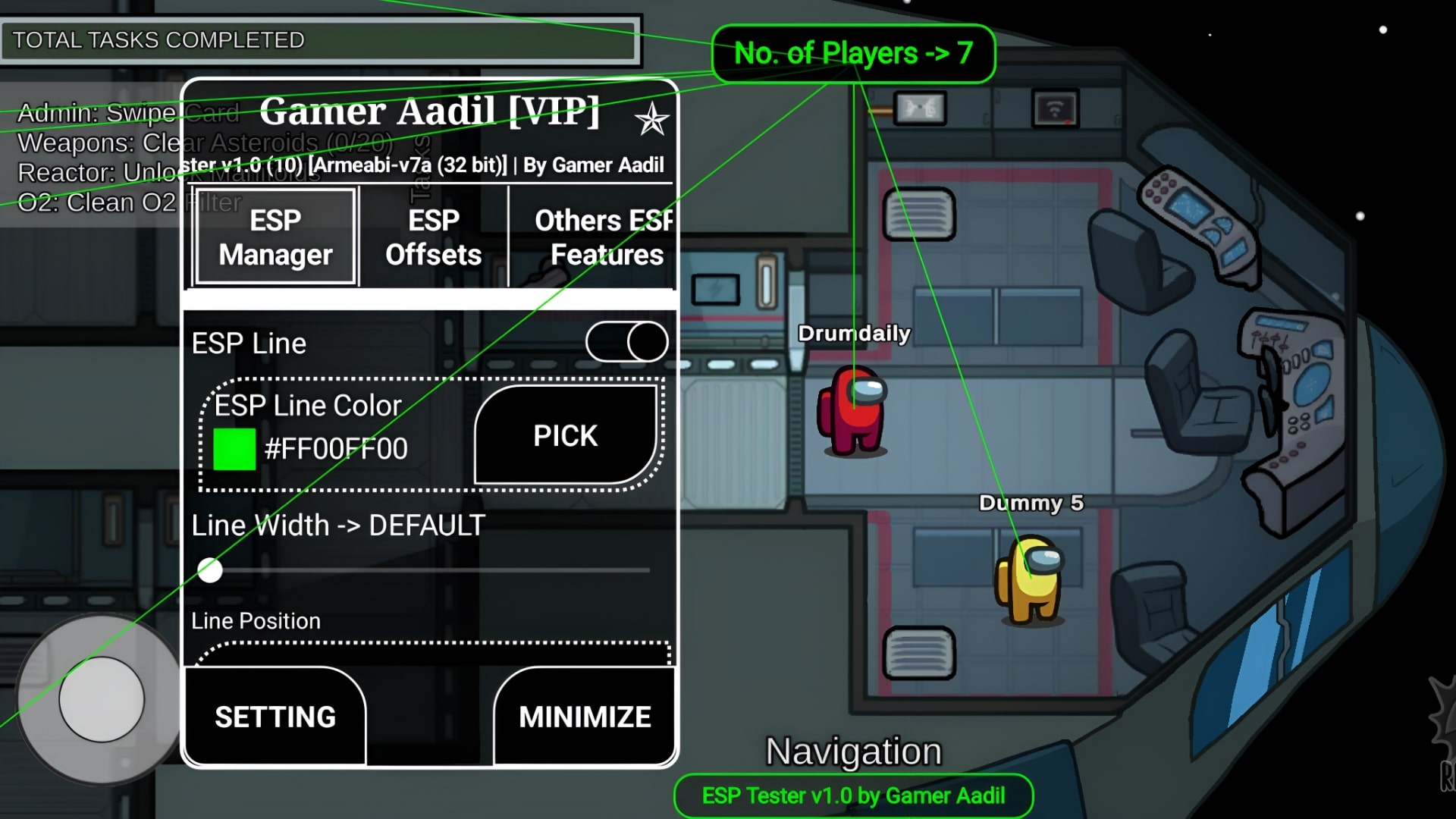
Task: Click the Line Width slider handle
Action: 210,570
